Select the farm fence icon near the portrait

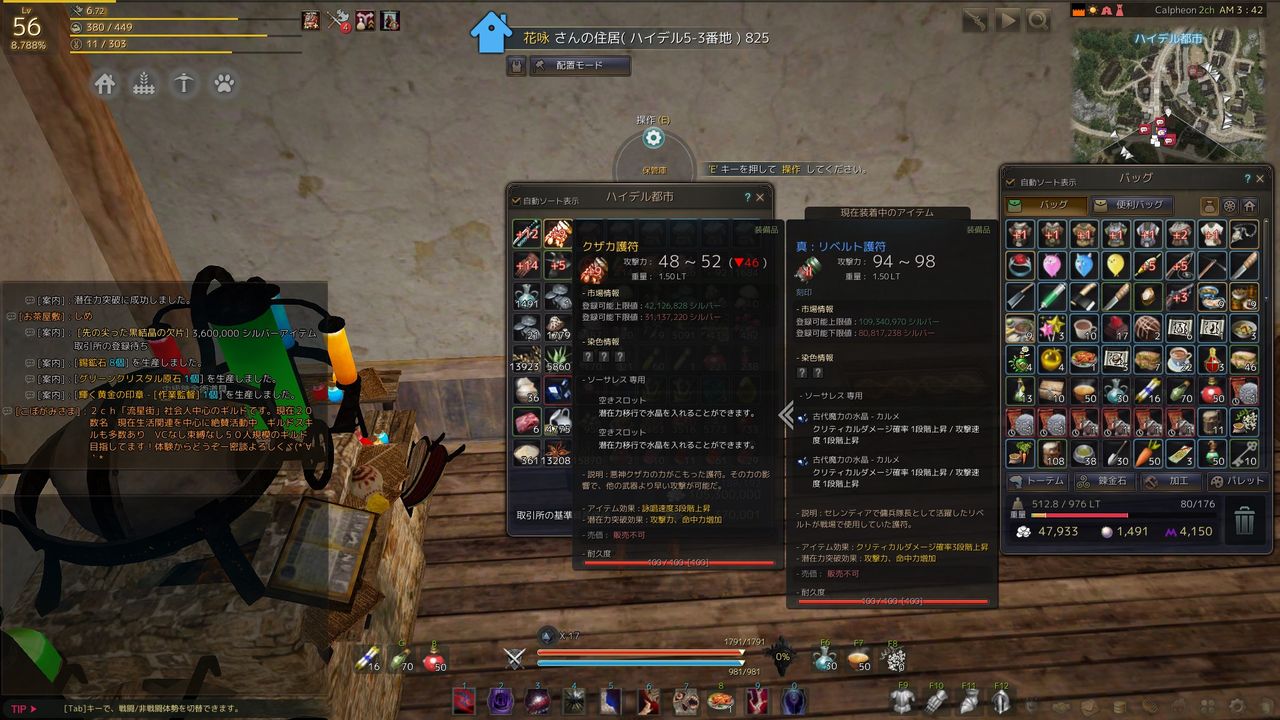(x=144, y=85)
